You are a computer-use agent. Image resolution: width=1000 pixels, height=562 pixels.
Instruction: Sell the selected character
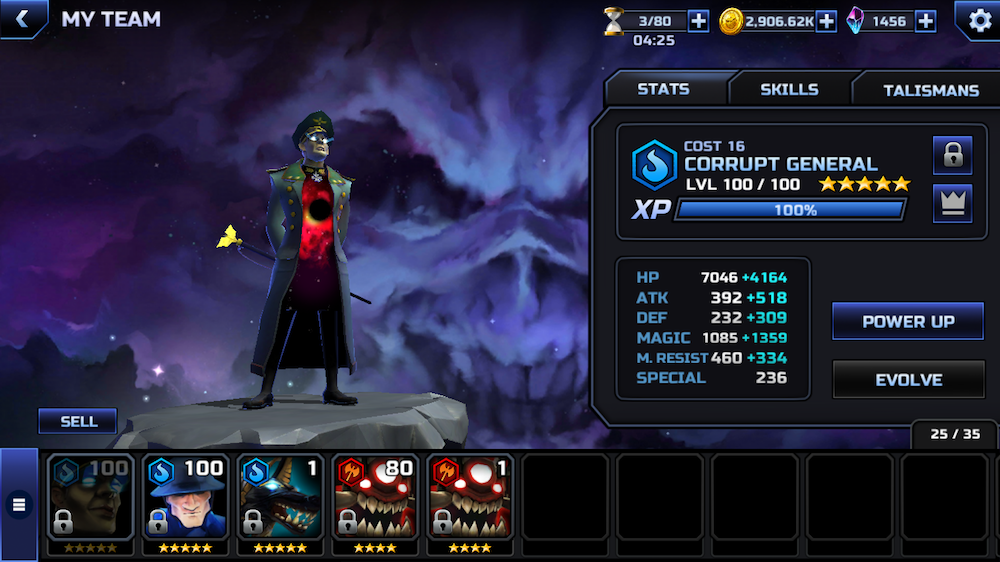click(x=78, y=421)
